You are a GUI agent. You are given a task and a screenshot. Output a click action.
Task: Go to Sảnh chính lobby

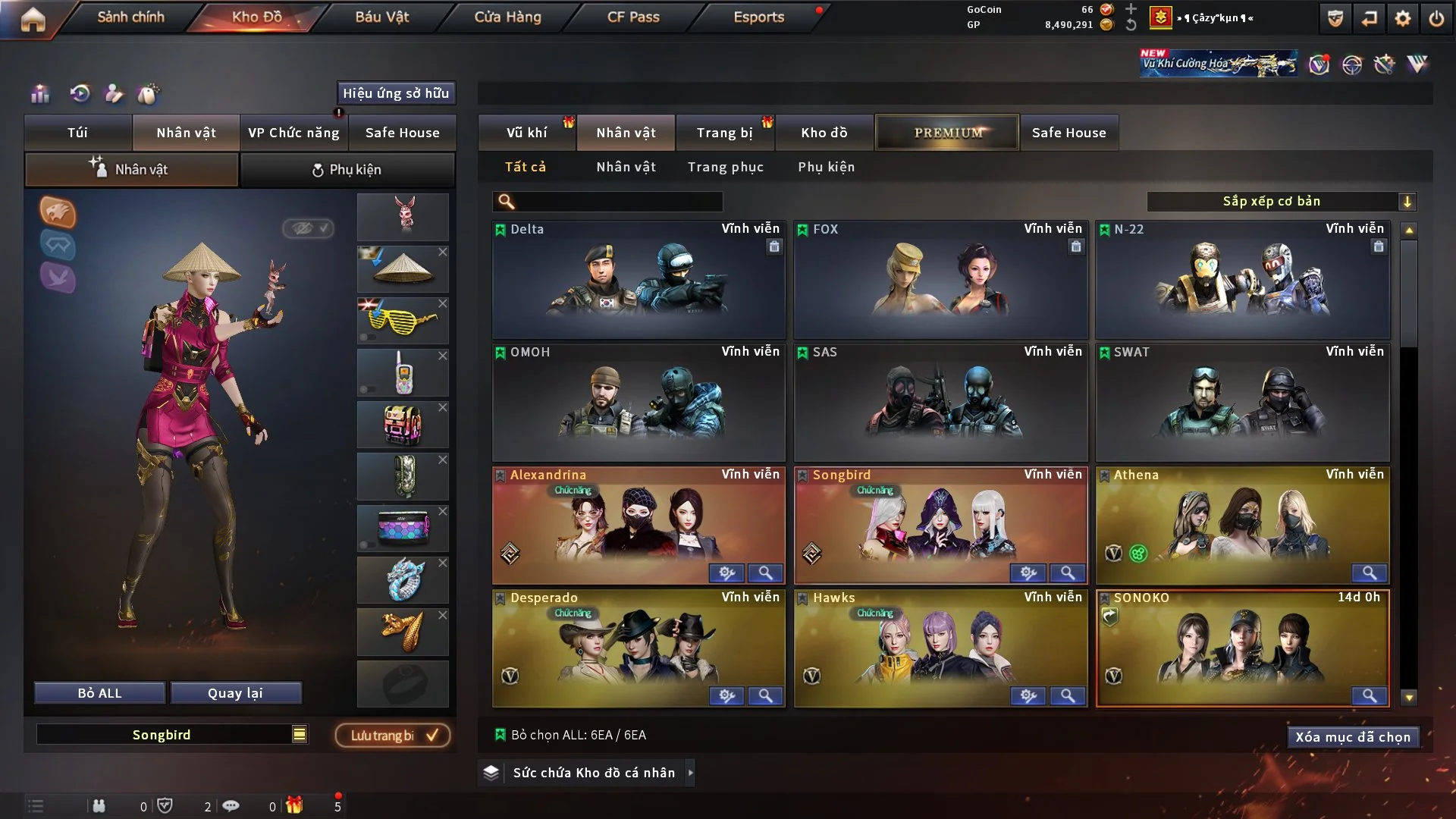(130, 17)
